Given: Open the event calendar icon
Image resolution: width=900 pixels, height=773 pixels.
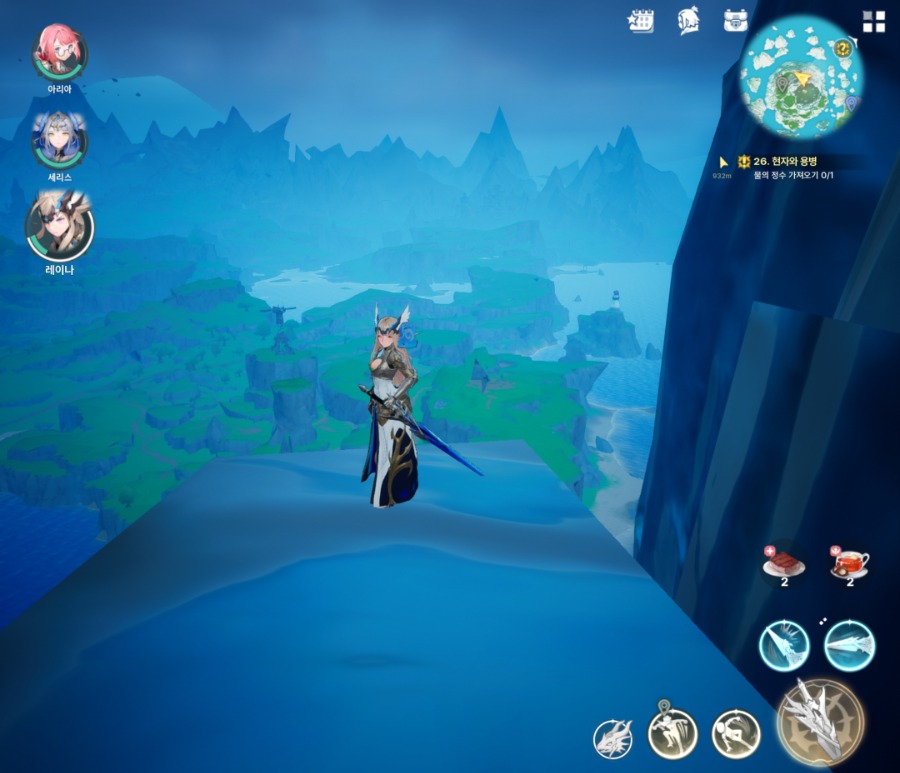Looking at the screenshot, I should (641, 21).
